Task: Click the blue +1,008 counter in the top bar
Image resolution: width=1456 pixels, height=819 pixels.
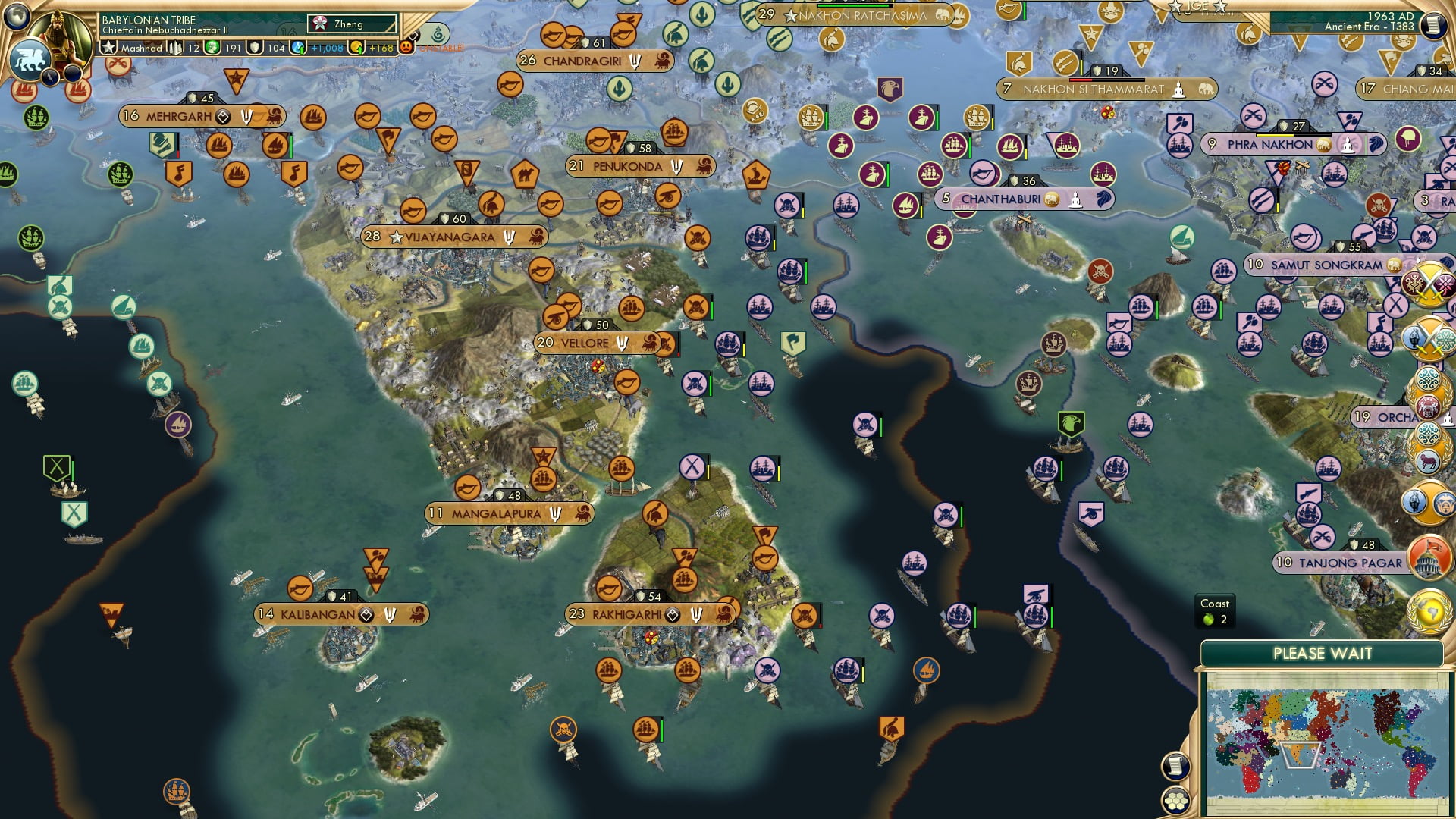Action: click(x=315, y=48)
